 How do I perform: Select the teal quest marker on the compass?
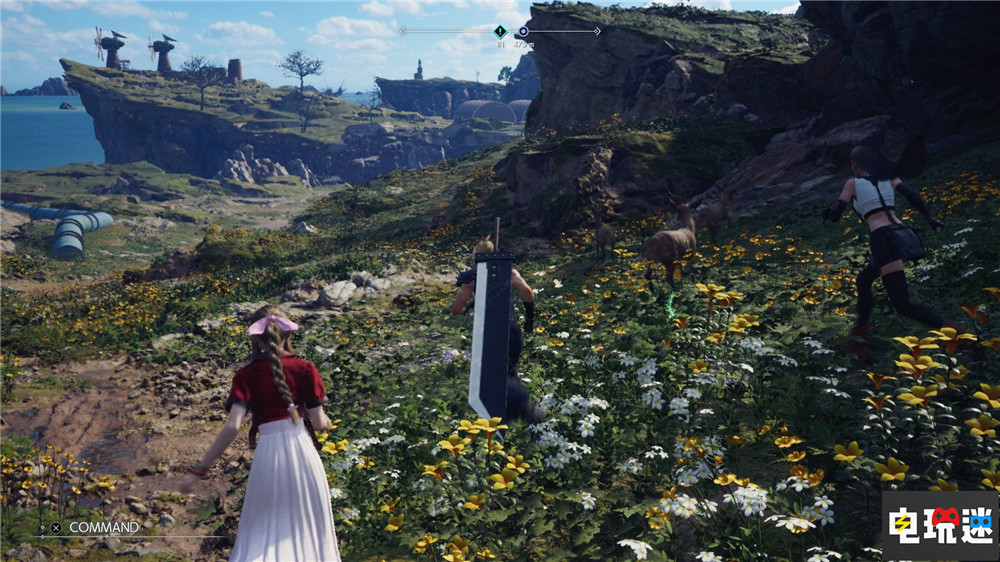(x=500, y=31)
